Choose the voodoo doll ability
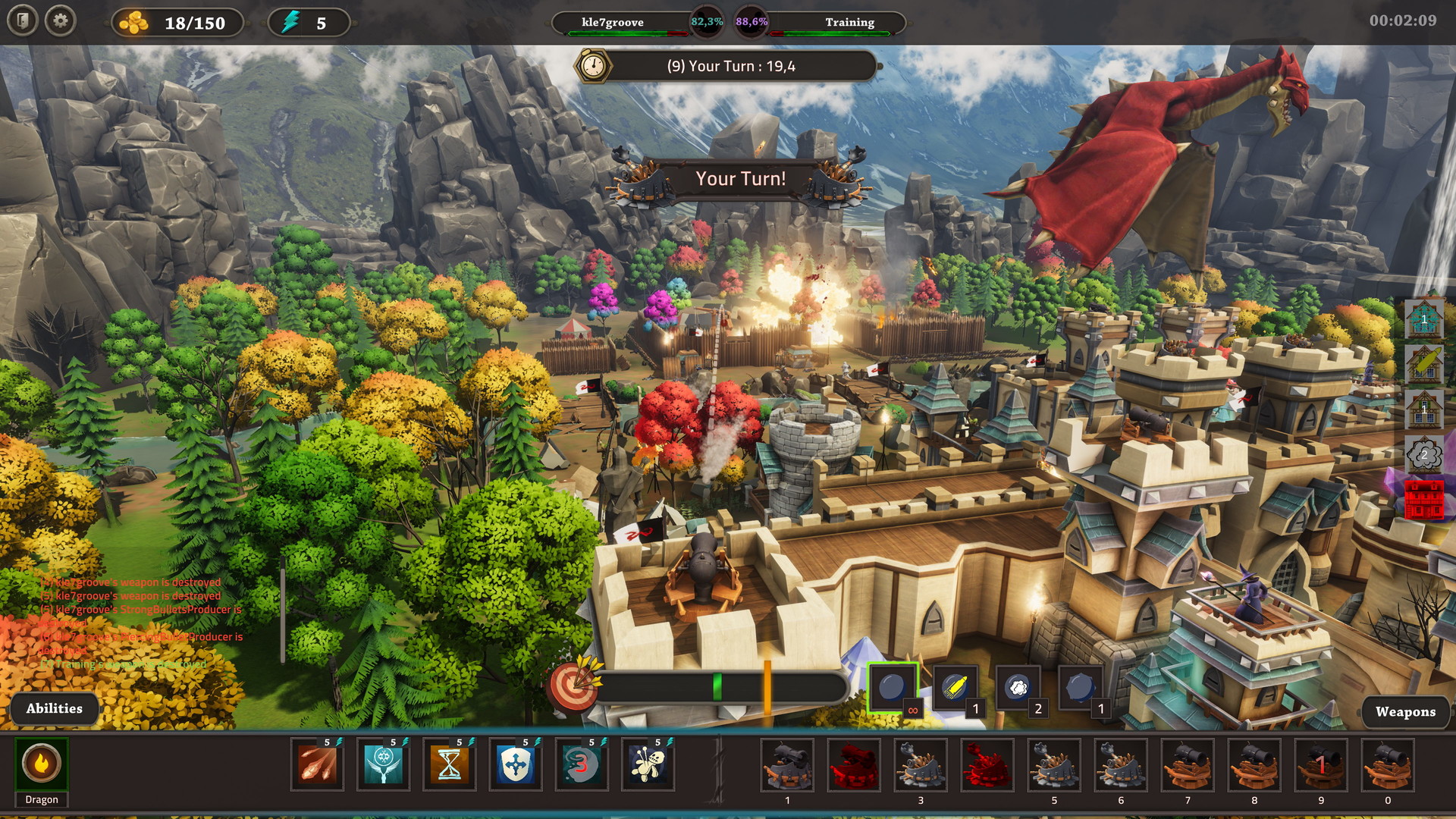1456x819 pixels. pos(648,765)
